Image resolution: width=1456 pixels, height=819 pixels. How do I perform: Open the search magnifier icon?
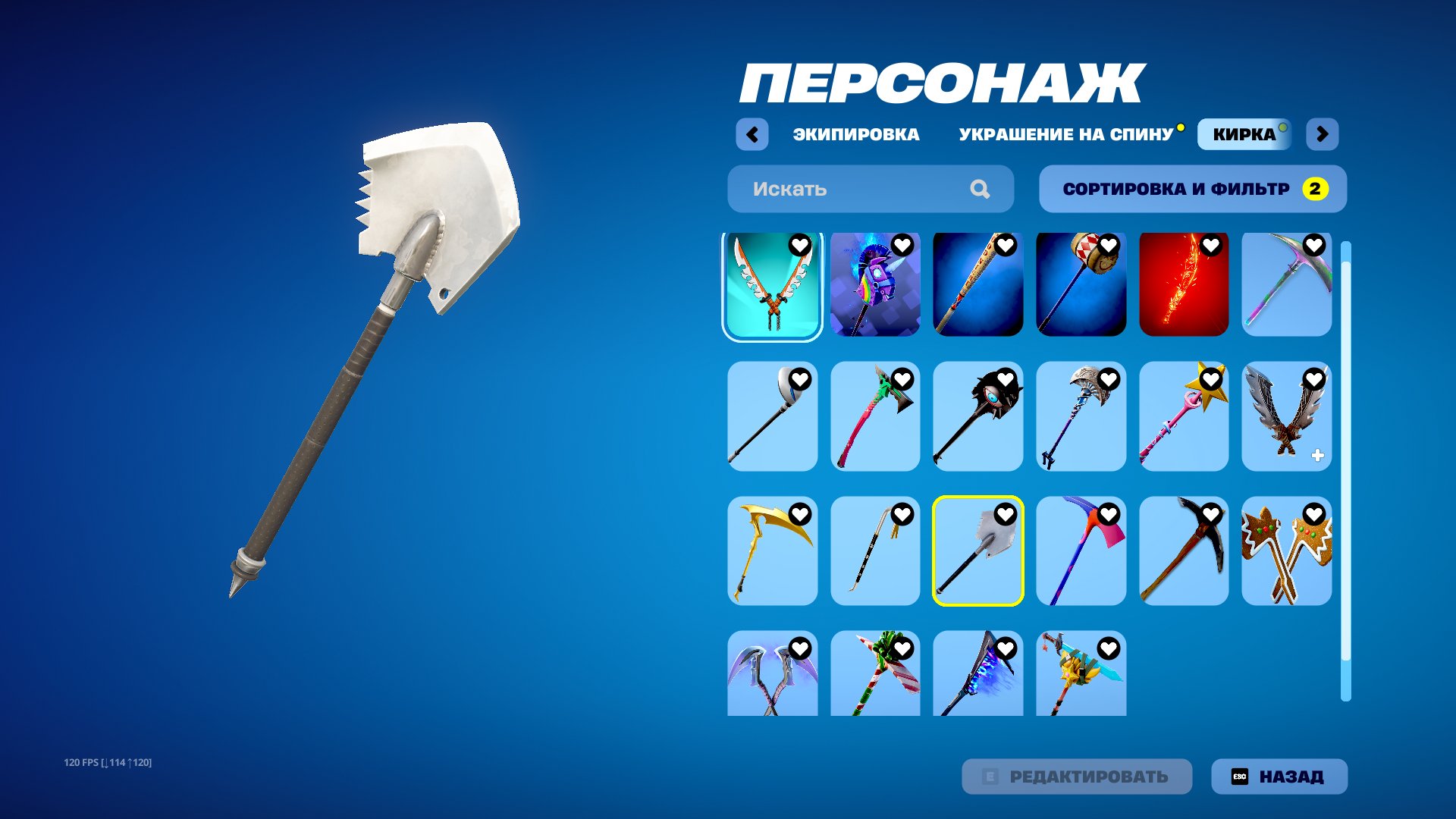point(981,189)
